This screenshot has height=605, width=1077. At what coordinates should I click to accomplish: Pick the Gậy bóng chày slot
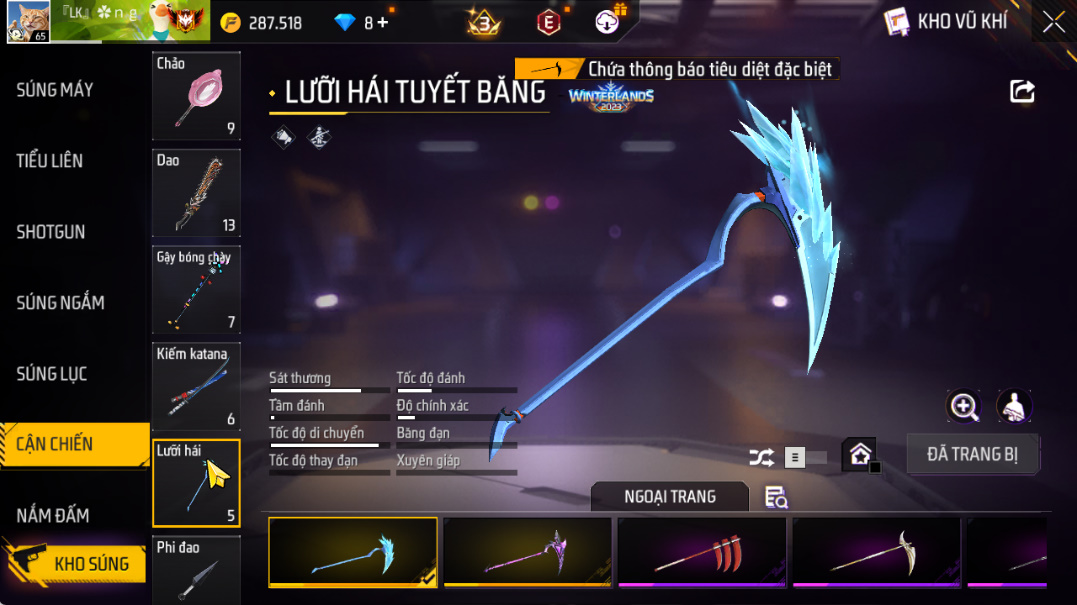coord(196,289)
